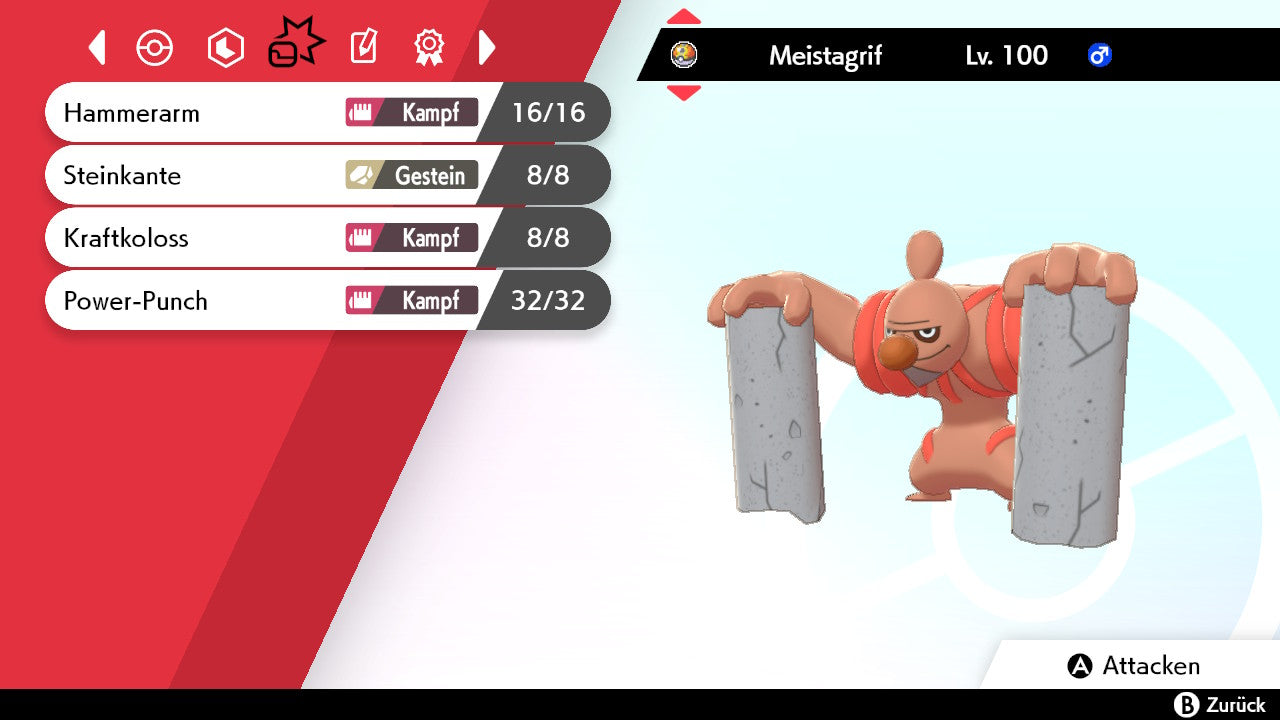Screen dimensions: 1280x720
Task: Show next Pokémon with red down arrow
Action: (x=684, y=93)
